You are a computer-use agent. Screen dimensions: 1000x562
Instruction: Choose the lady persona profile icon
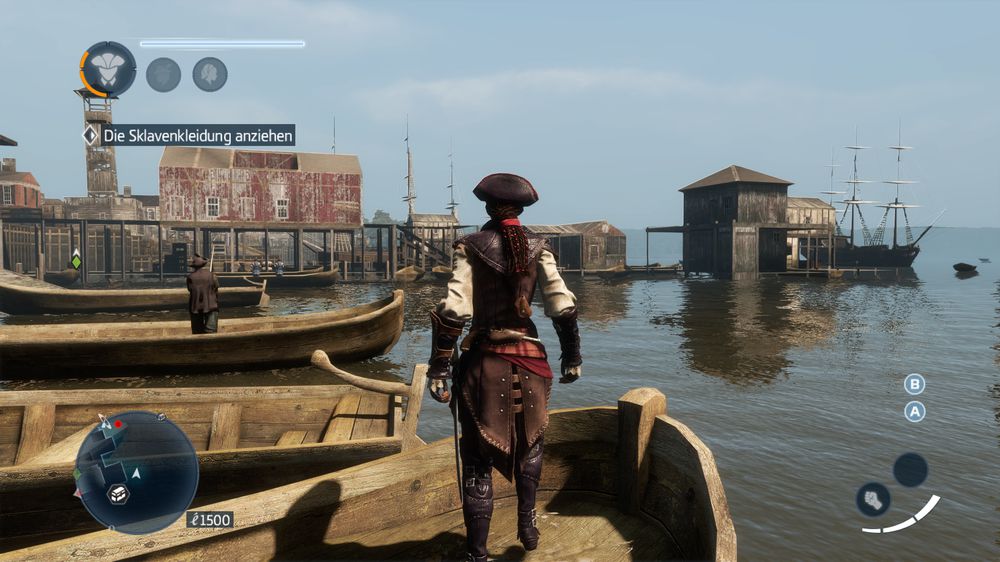(x=210, y=74)
